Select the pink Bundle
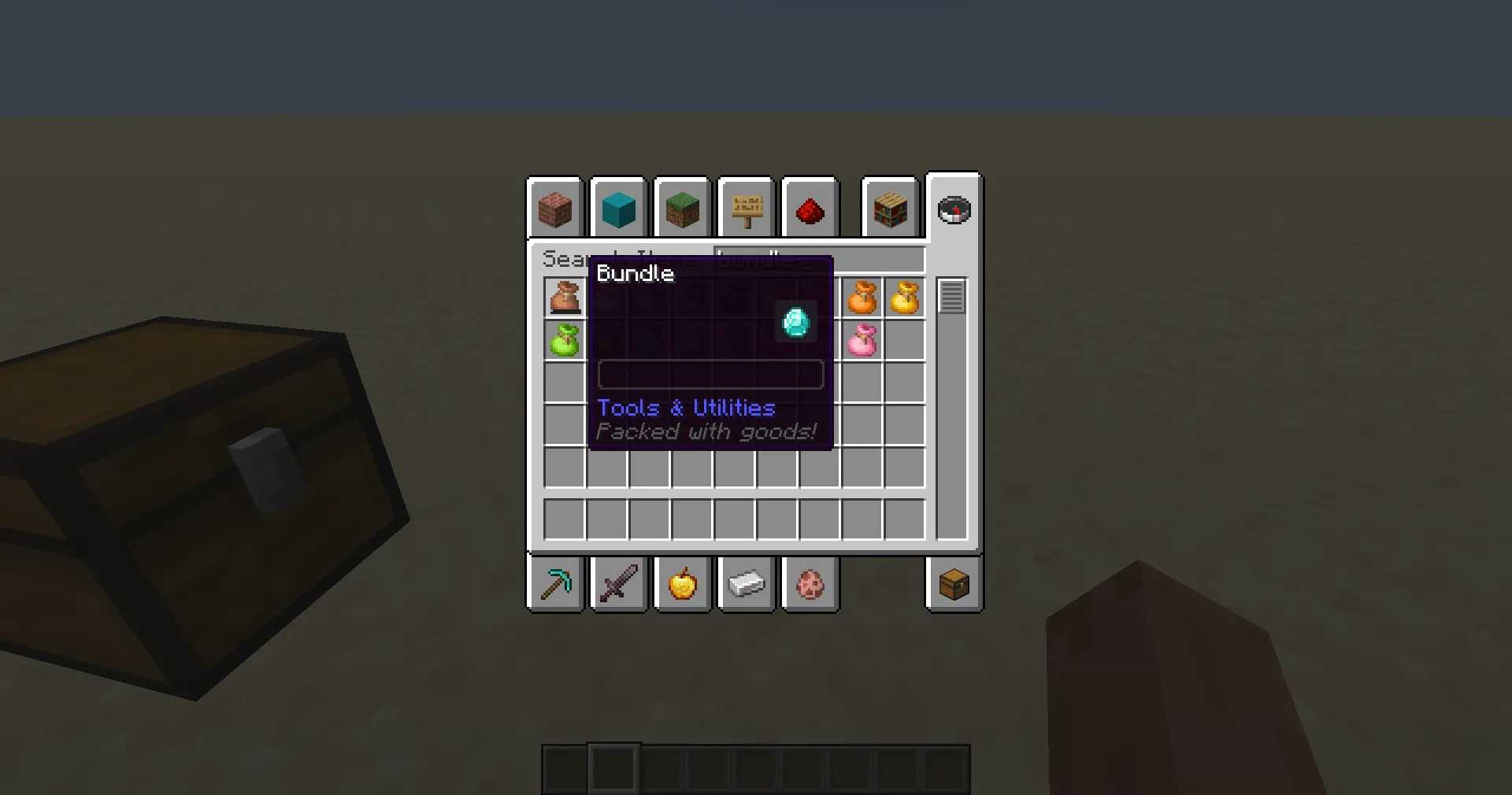This screenshot has height=795, width=1512. [862, 341]
